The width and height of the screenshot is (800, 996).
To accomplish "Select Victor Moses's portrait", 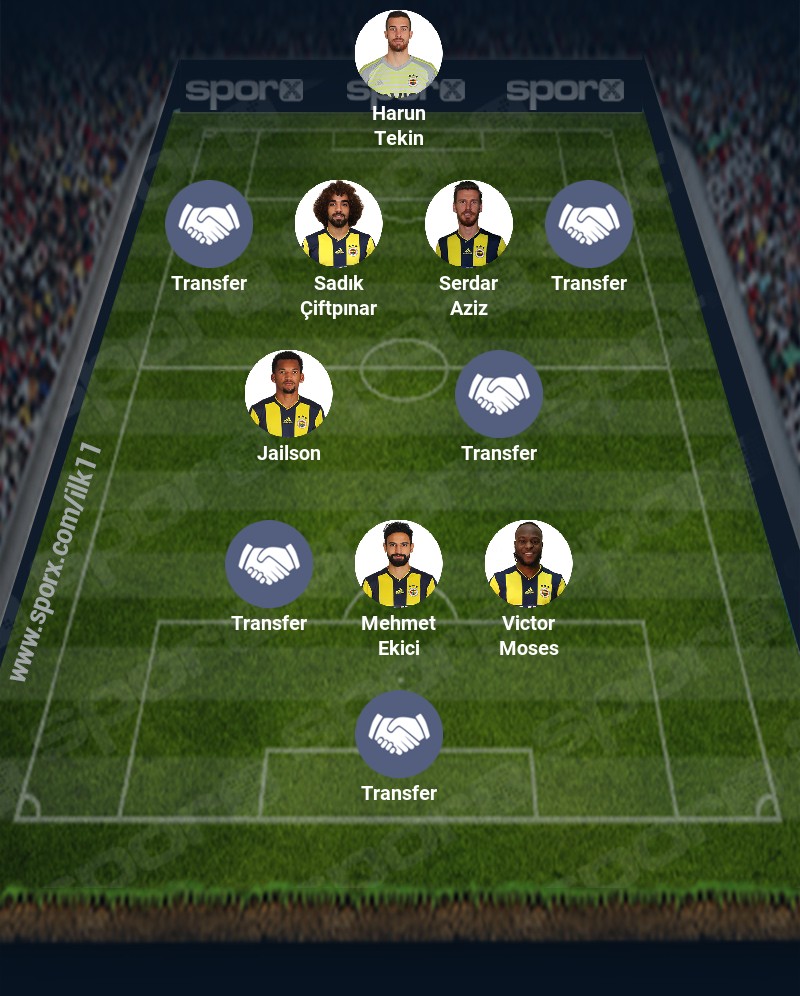I will click(x=529, y=564).
